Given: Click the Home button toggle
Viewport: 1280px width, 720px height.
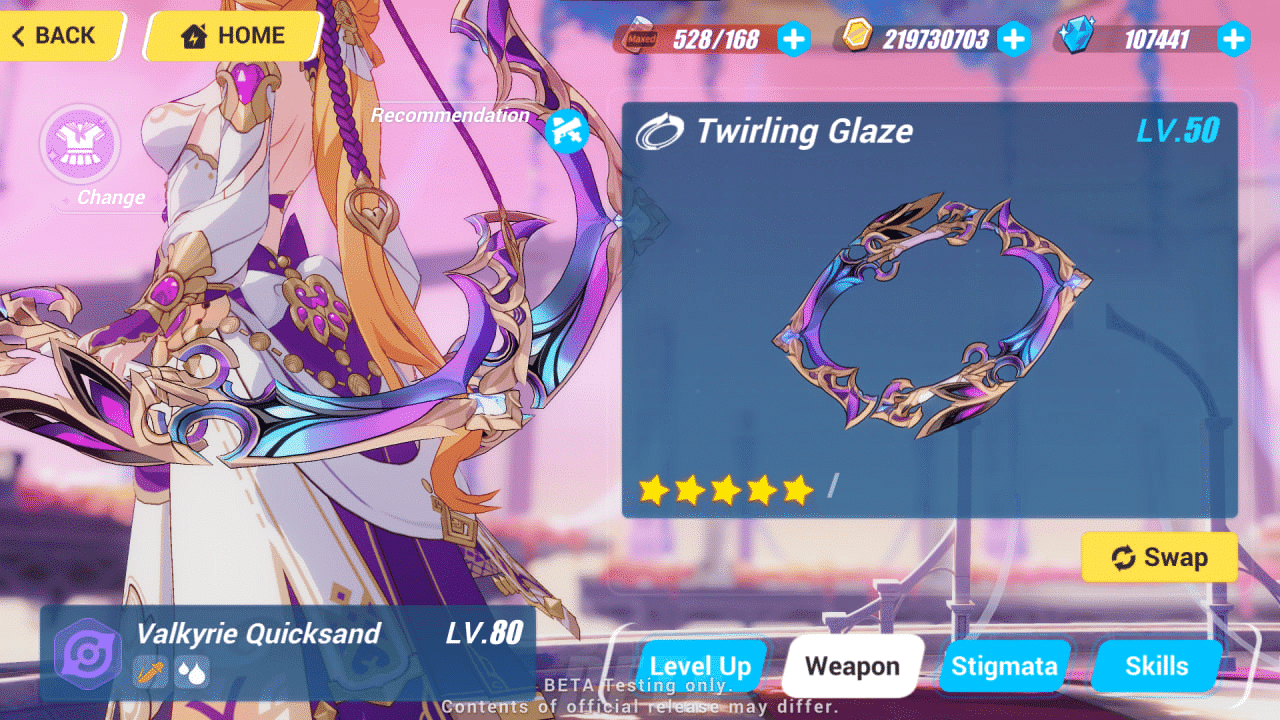Looking at the screenshot, I should pyautogui.click(x=231, y=36).
